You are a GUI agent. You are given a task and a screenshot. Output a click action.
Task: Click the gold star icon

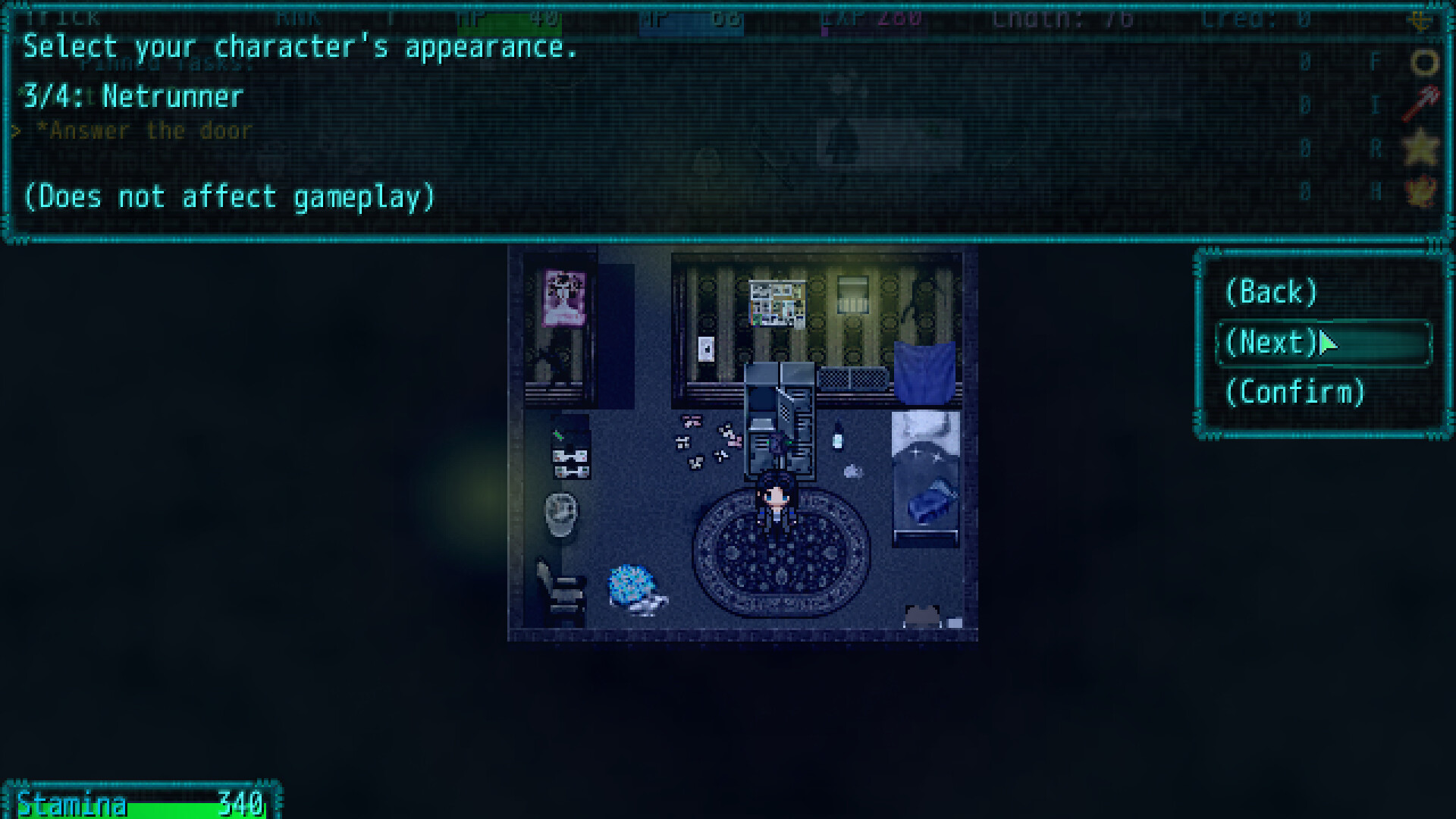[1420, 146]
